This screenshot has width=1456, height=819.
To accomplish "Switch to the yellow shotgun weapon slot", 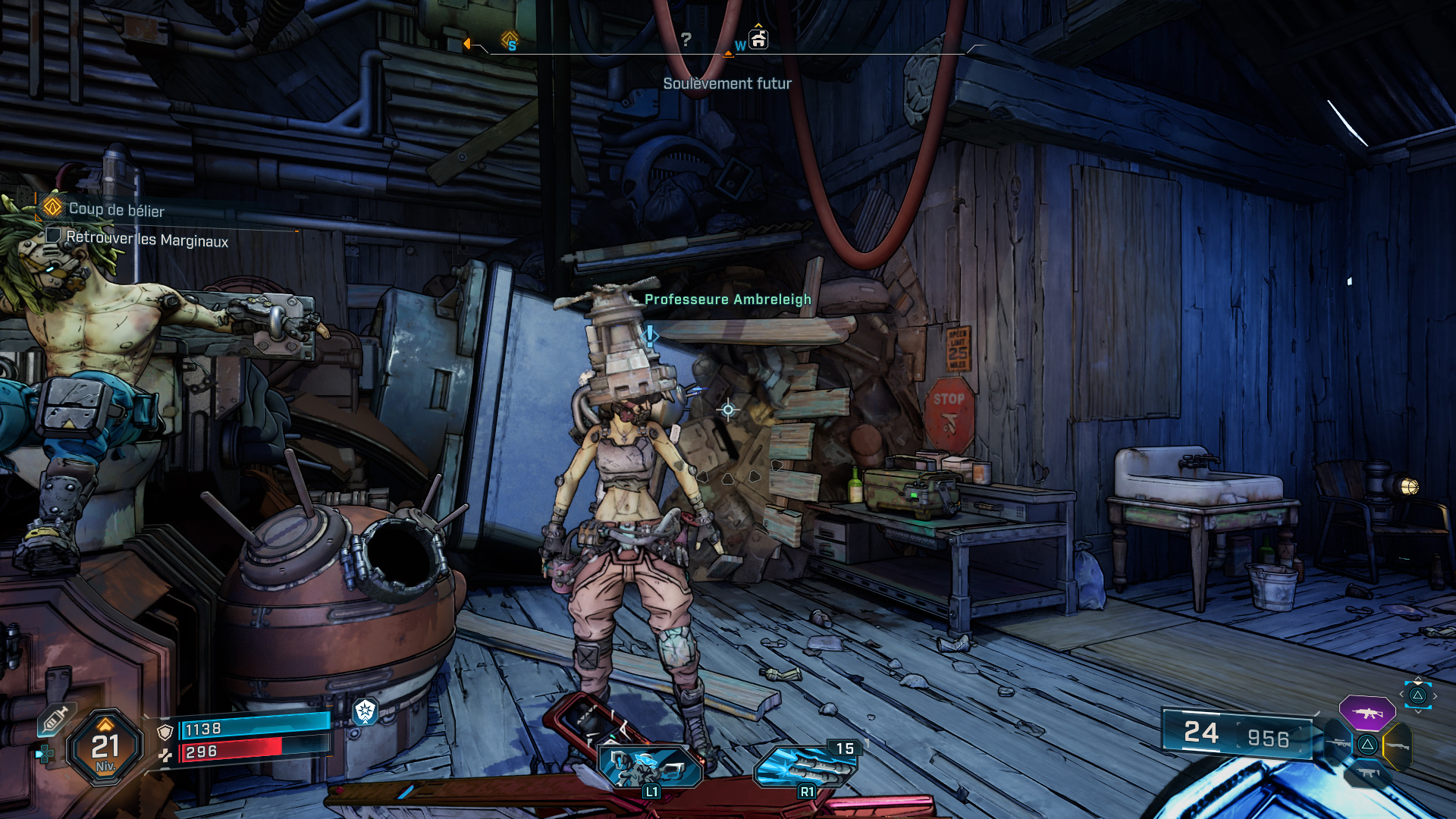I will click(x=1398, y=745).
